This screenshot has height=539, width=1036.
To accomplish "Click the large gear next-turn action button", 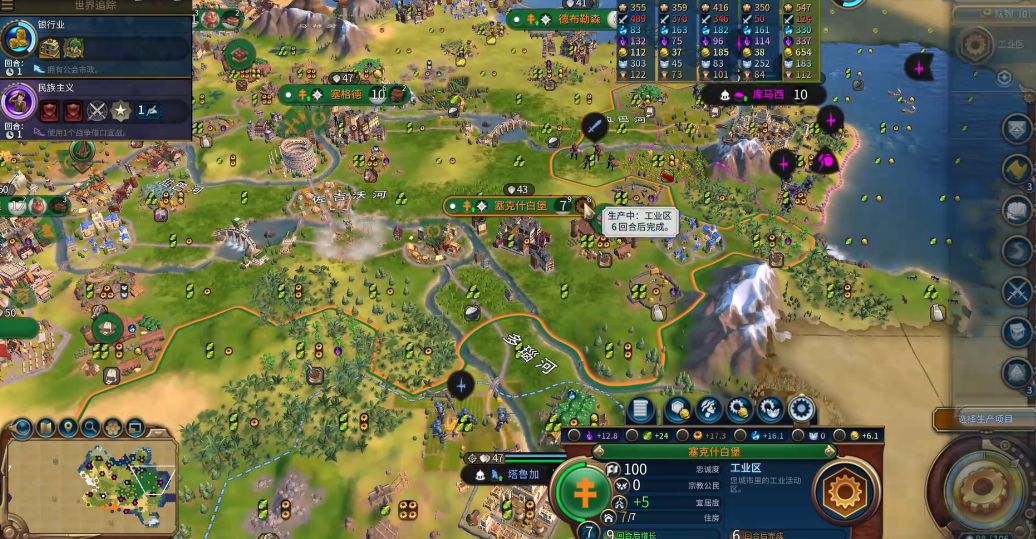I will point(982,492).
